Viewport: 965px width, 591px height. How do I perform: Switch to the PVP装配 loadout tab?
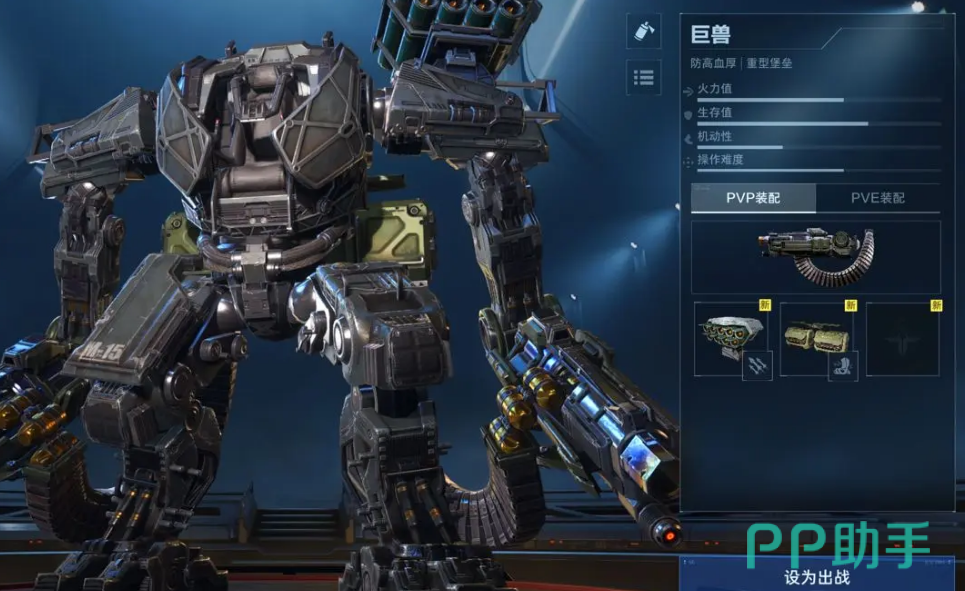click(x=753, y=198)
